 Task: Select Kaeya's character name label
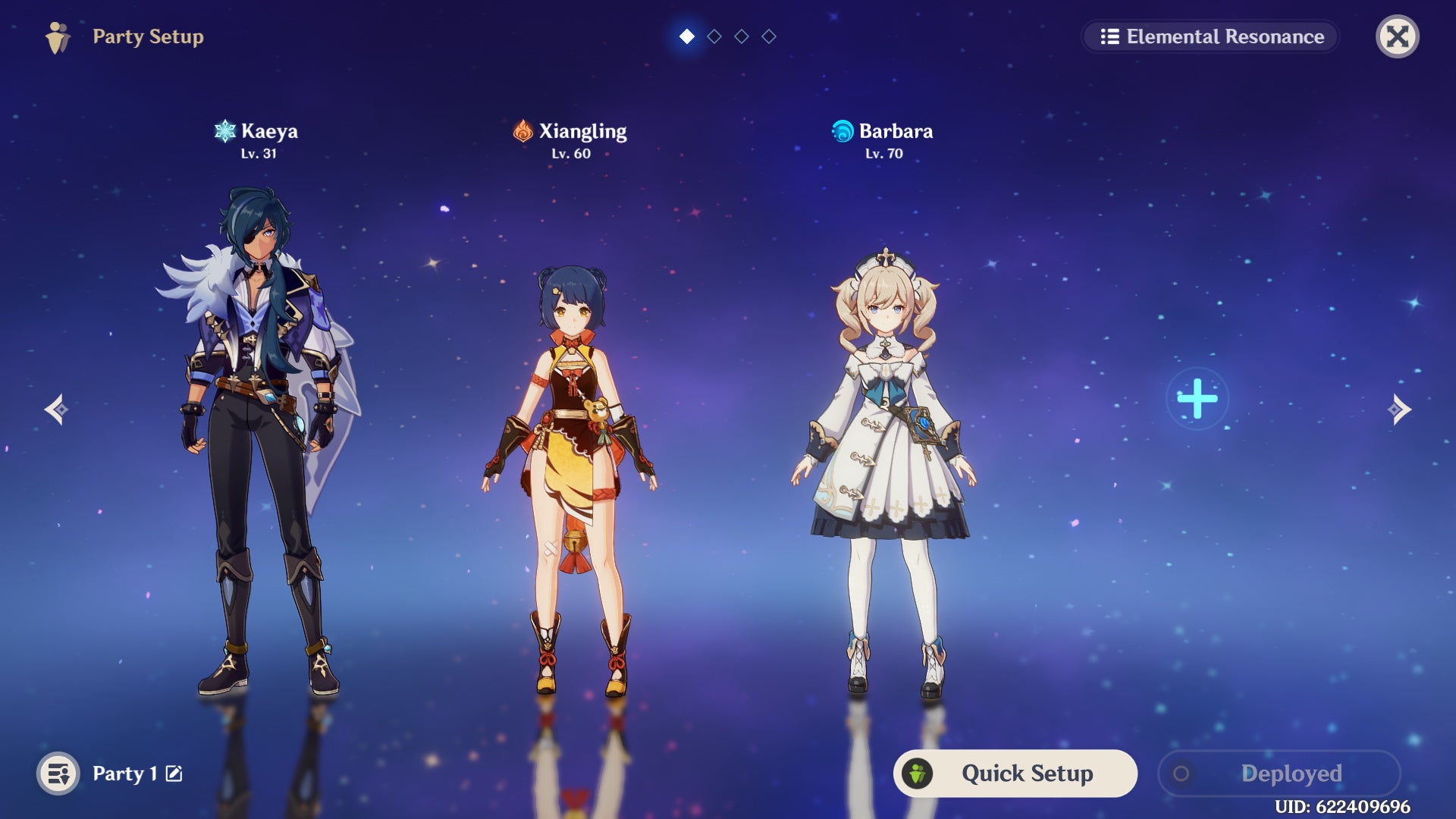(269, 130)
